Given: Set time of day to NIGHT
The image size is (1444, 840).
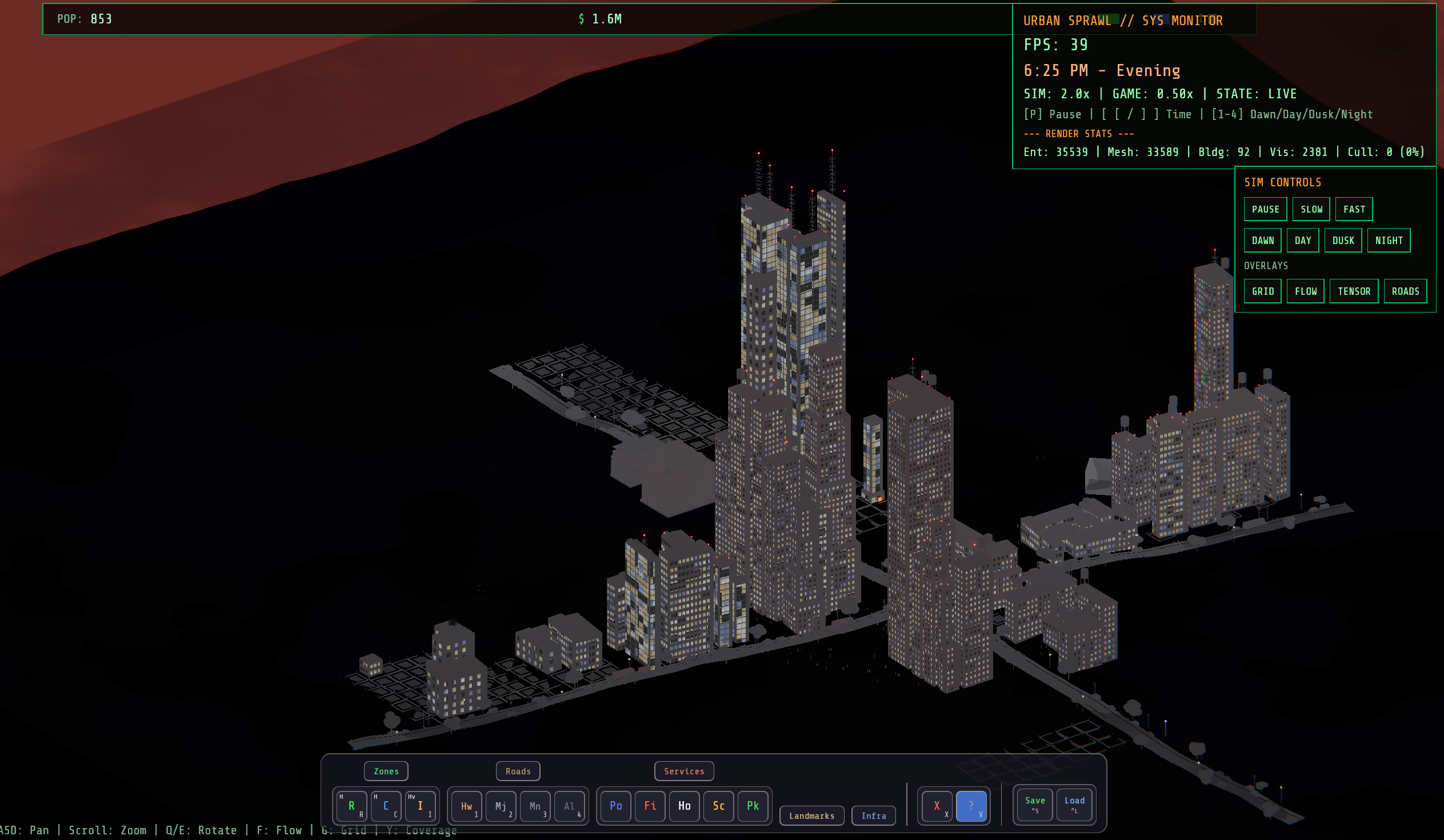Looking at the screenshot, I should (x=1388, y=240).
